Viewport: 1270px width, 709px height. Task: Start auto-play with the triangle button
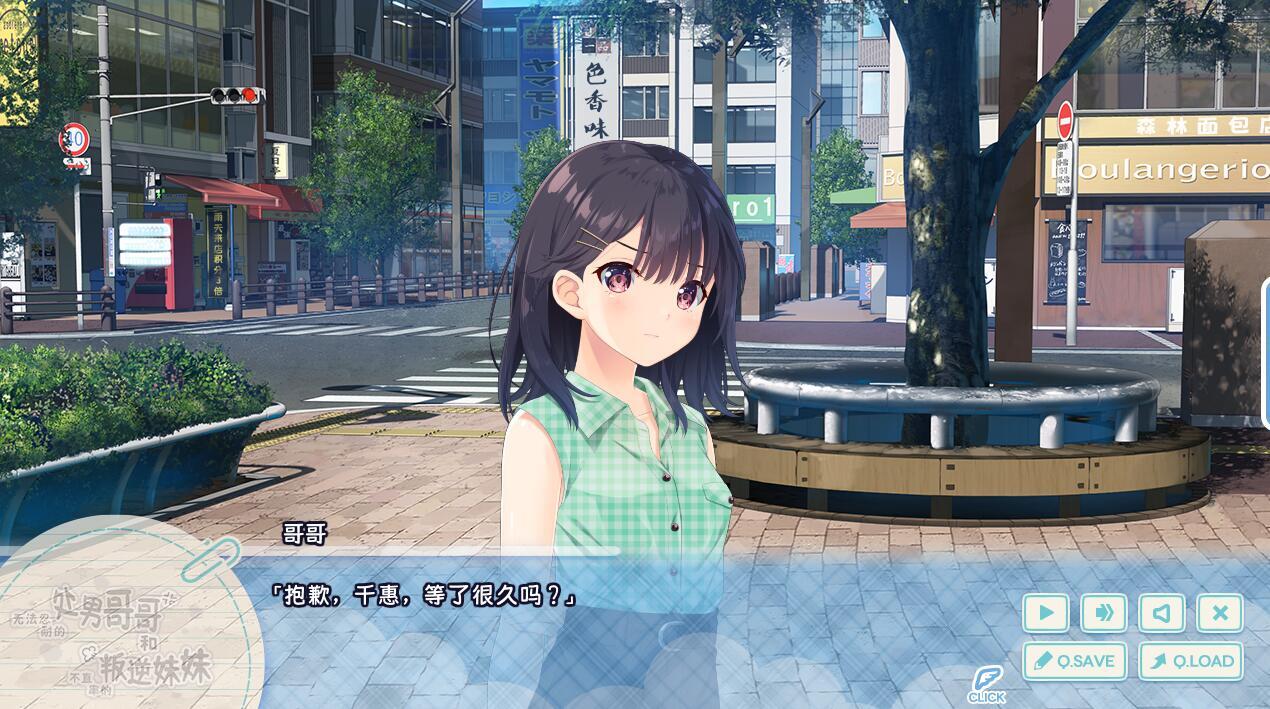pos(1046,613)
